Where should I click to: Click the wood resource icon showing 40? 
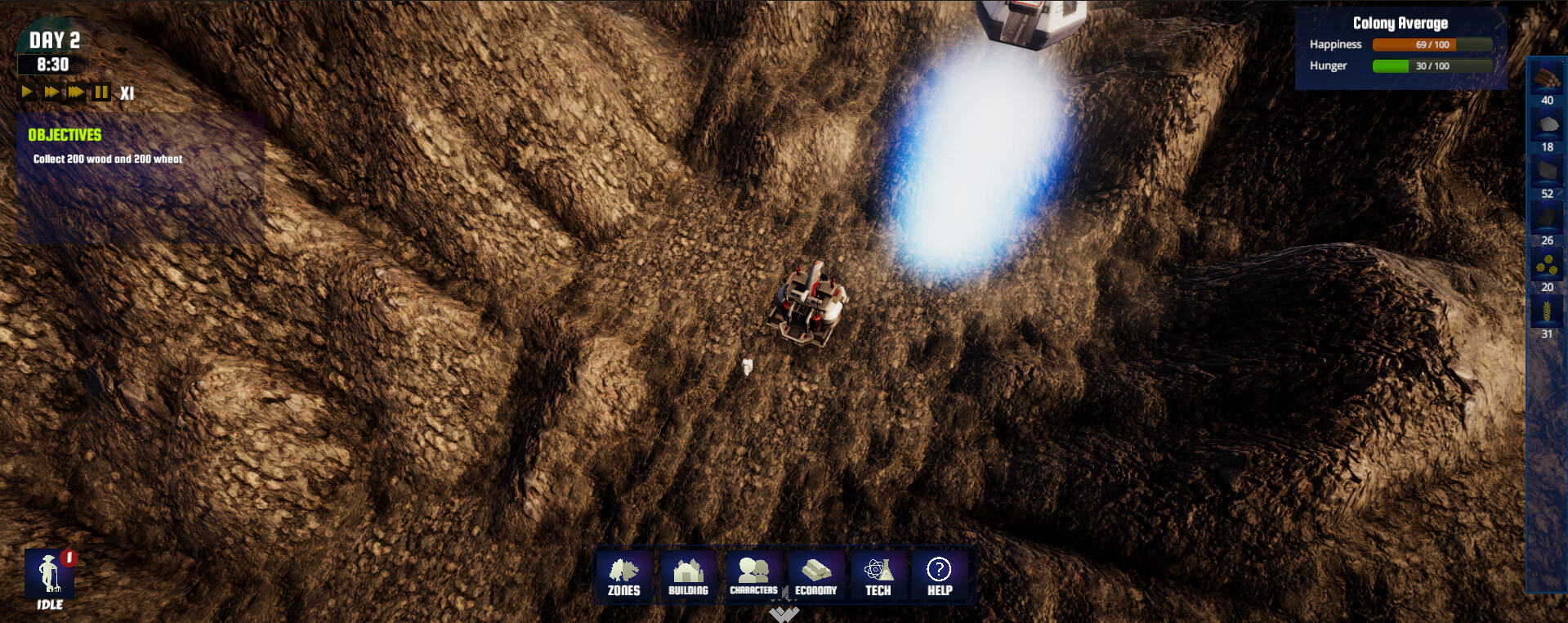(x=1547, y=78)
